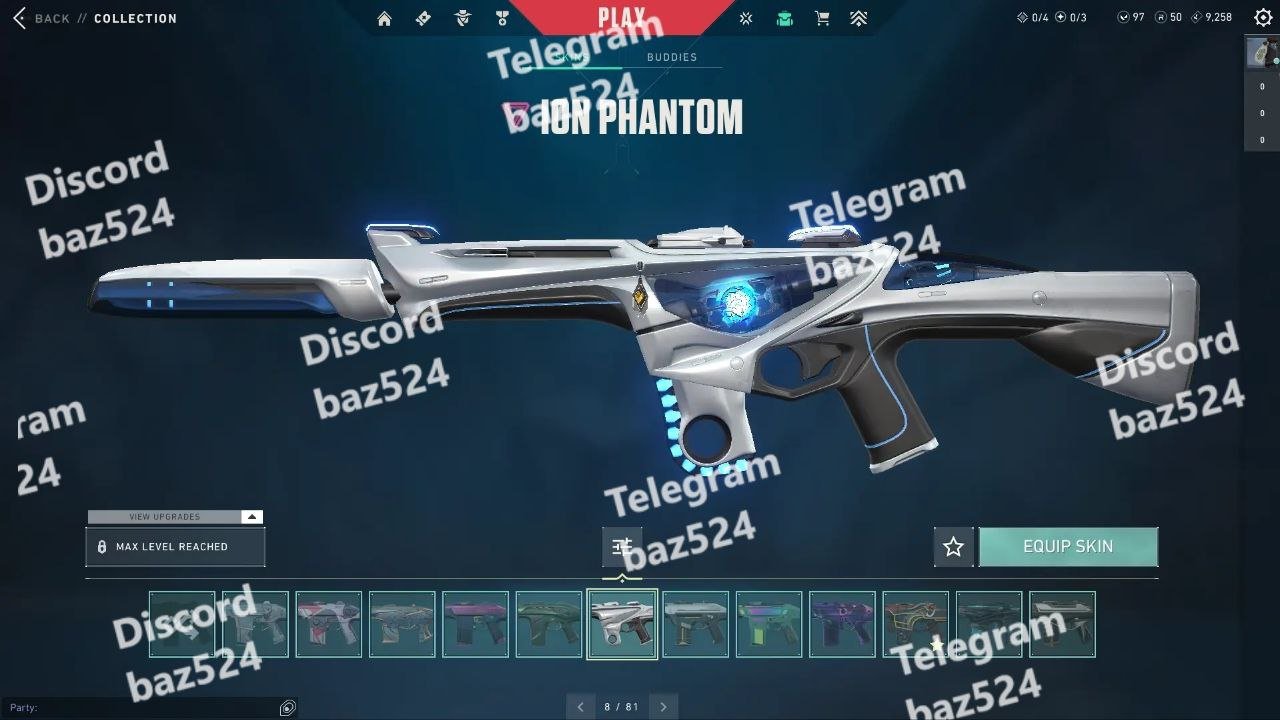Open the Home screen via house icon
The width and height of the screenshot is (1280, 720).
[x=384, y=18]
